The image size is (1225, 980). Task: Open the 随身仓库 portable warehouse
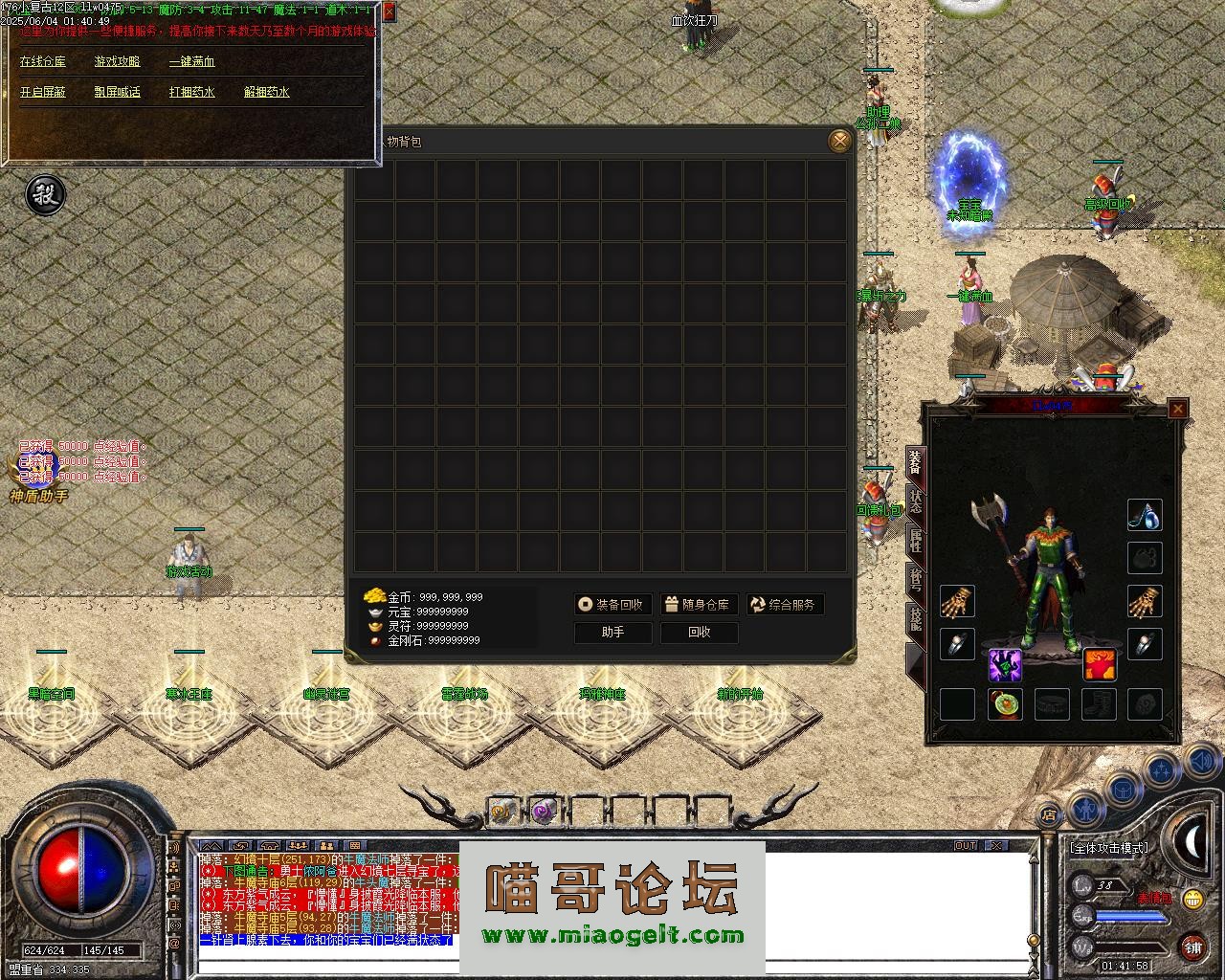699,604
